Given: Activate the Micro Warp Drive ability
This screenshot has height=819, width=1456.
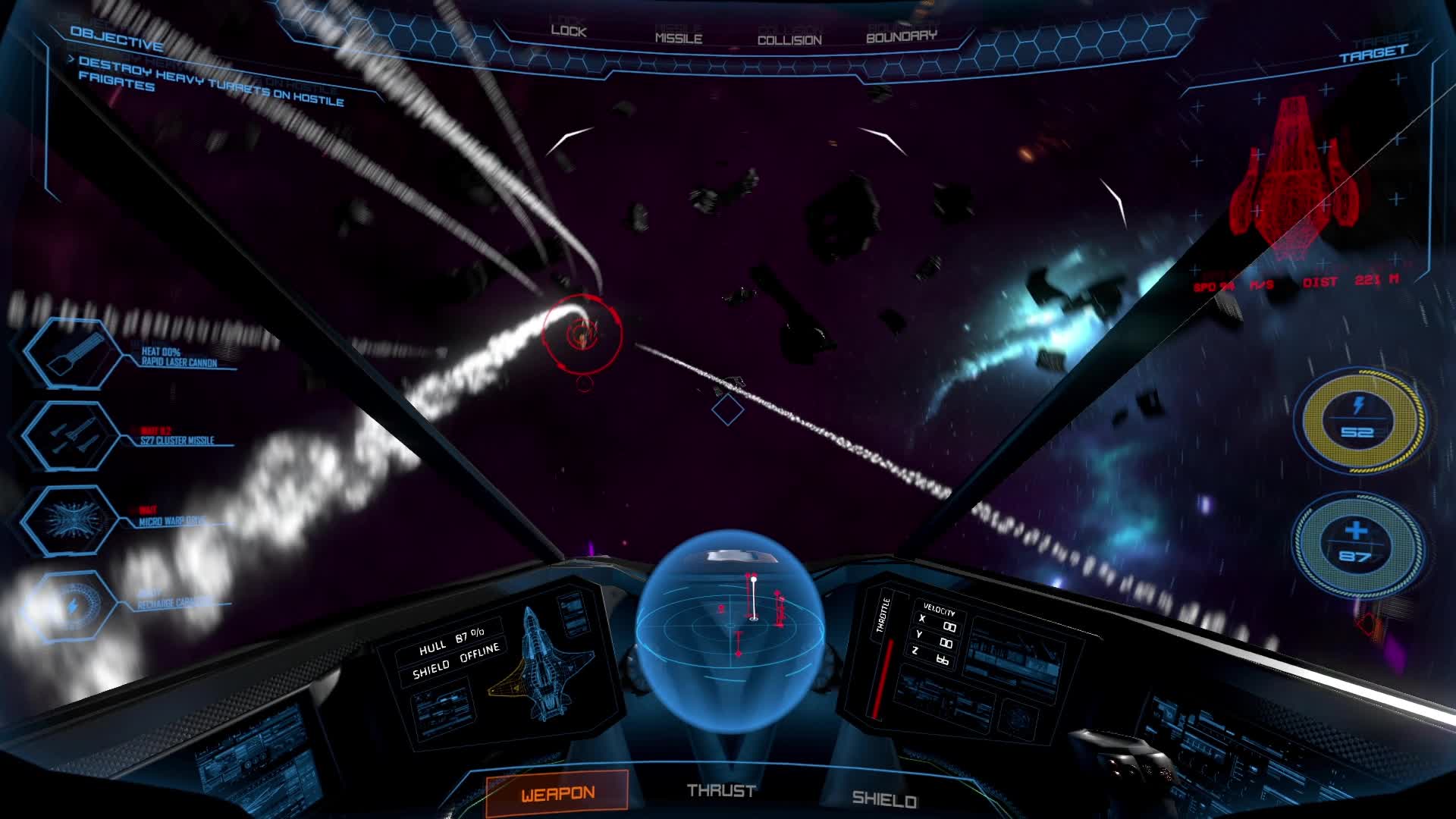Looking at the screenshot, I should coord(71,519).
